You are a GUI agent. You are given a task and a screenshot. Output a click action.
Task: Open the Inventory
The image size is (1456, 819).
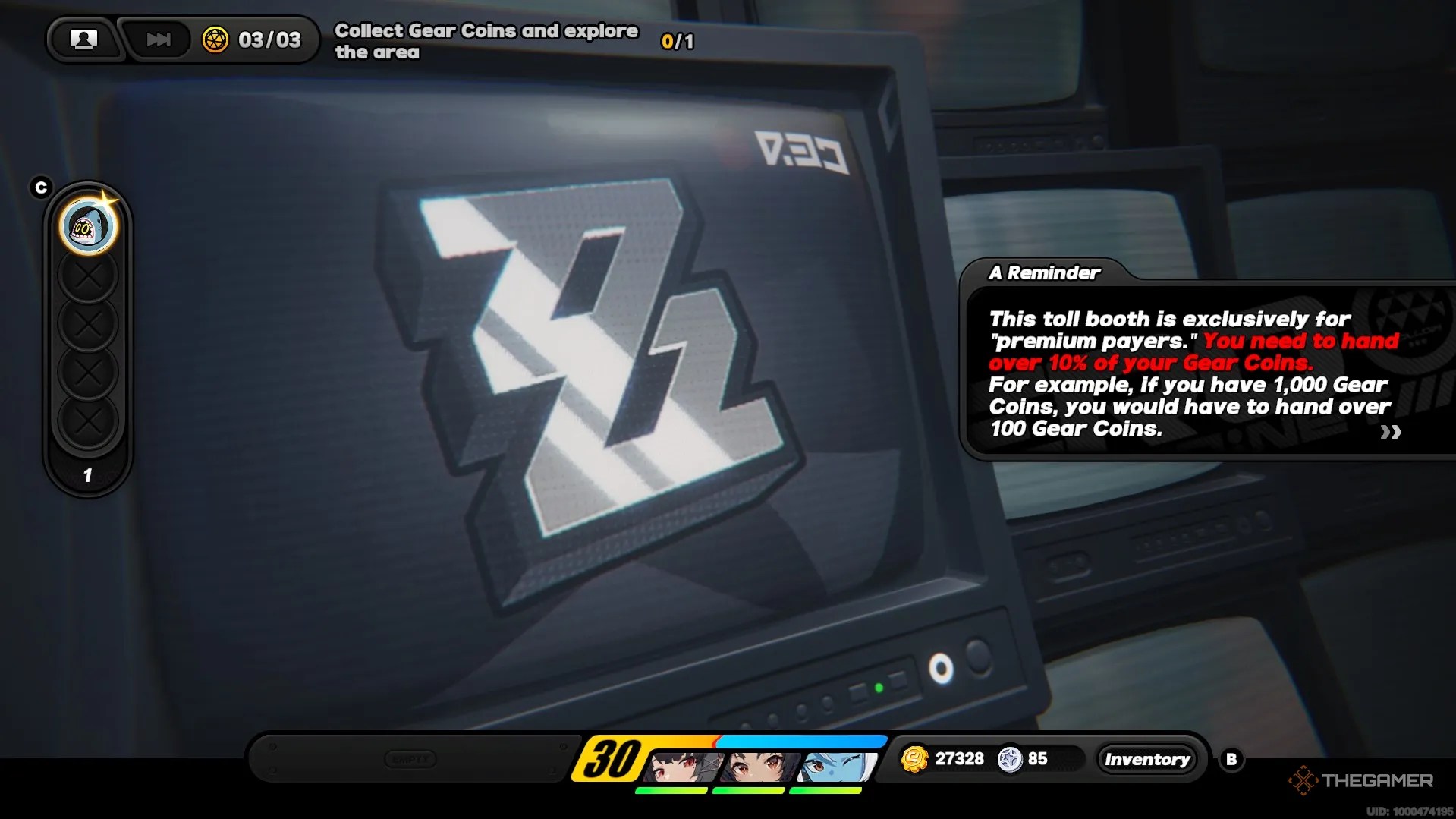click(x=1147, y=758)
